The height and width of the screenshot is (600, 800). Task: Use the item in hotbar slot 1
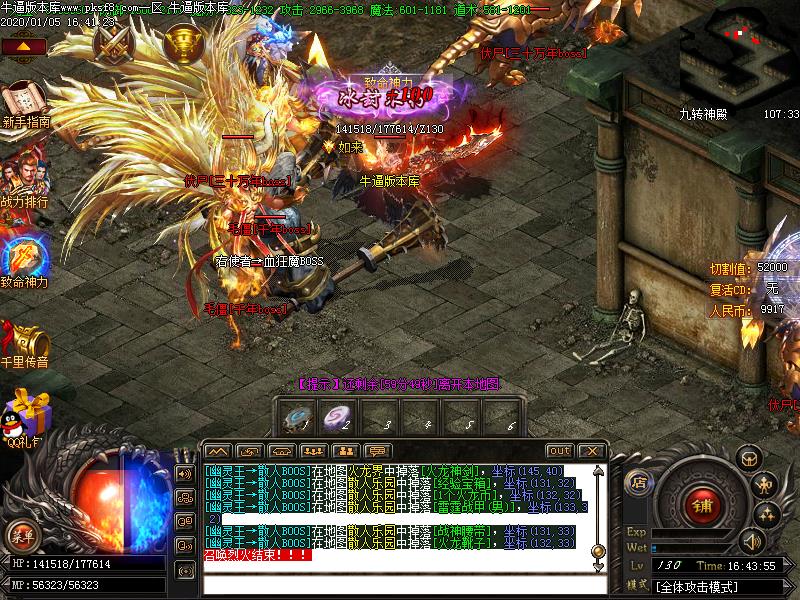coord(298,418)
